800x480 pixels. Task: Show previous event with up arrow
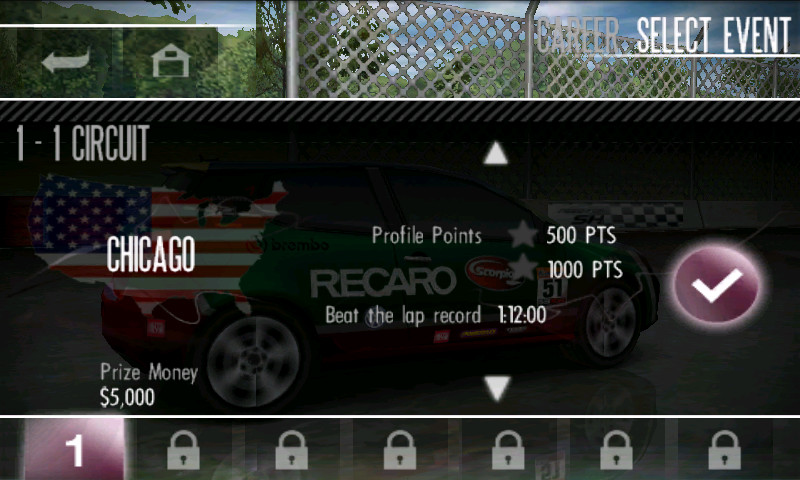(x=496, y=154)
